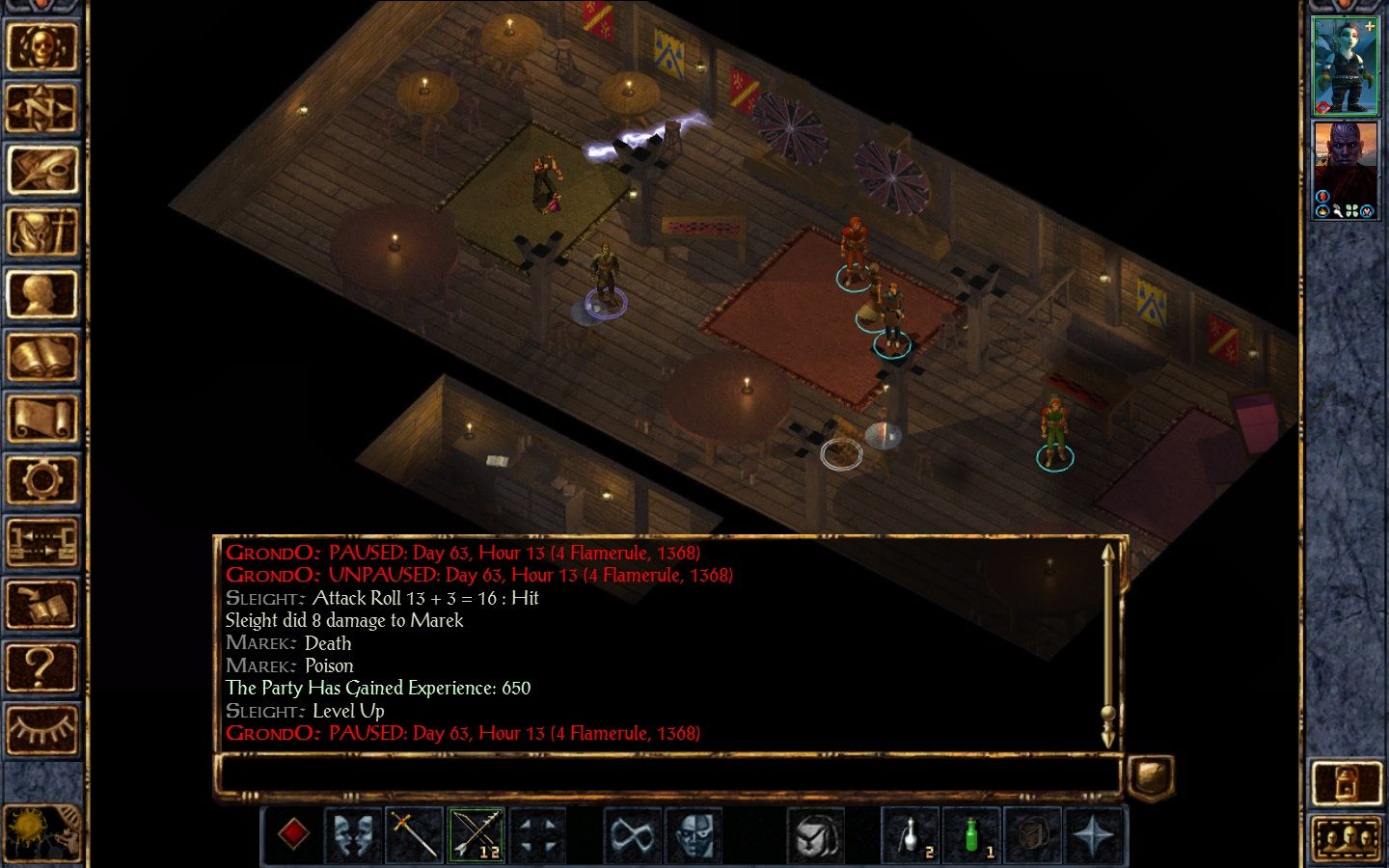Activate the twin masks thieving ability

354,834
